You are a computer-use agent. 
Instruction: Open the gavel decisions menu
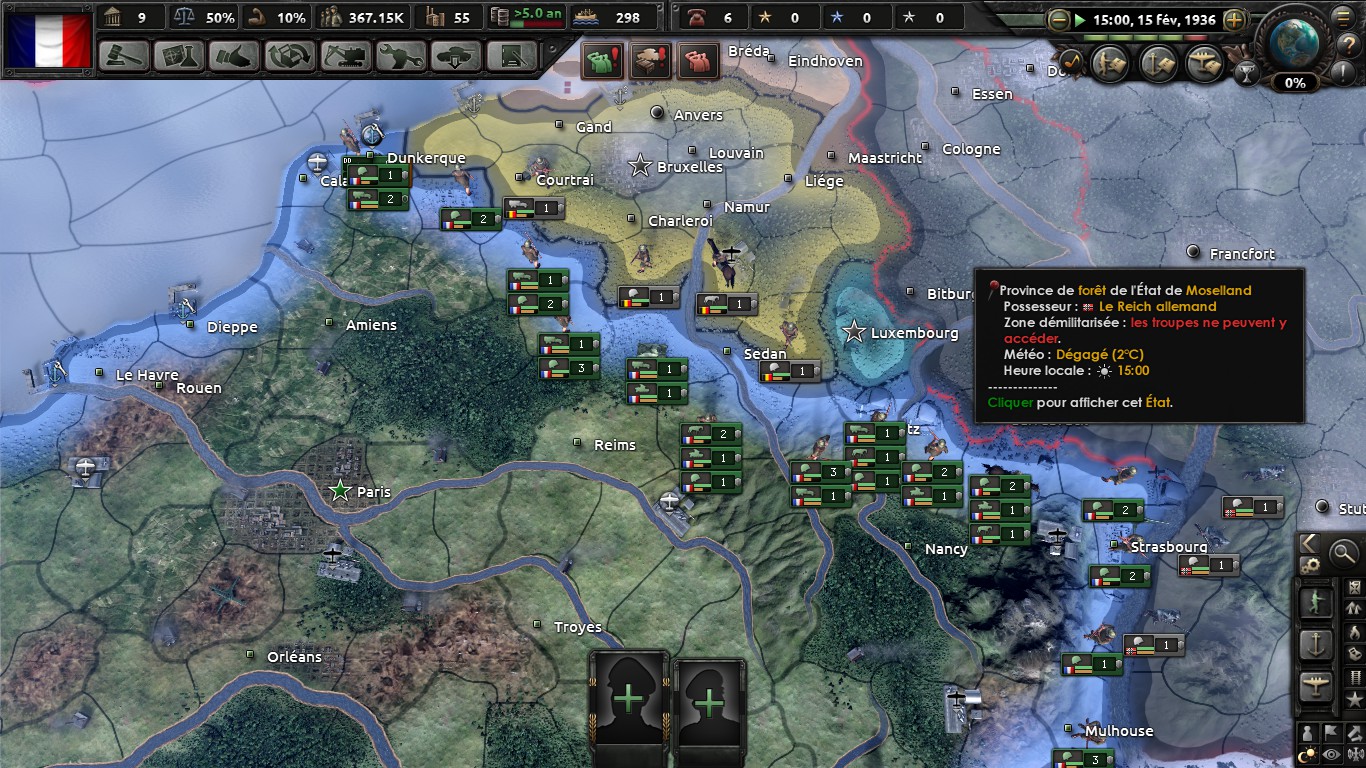(x=124, y=55)
